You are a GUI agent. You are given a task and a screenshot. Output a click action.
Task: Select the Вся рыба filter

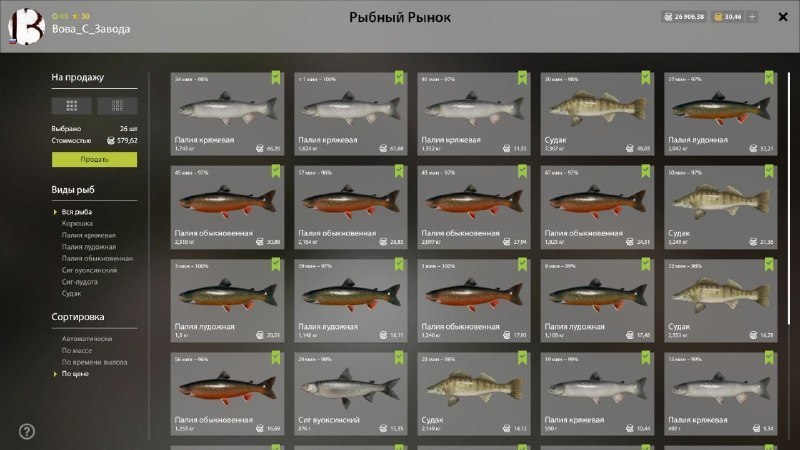pos(77,212)
